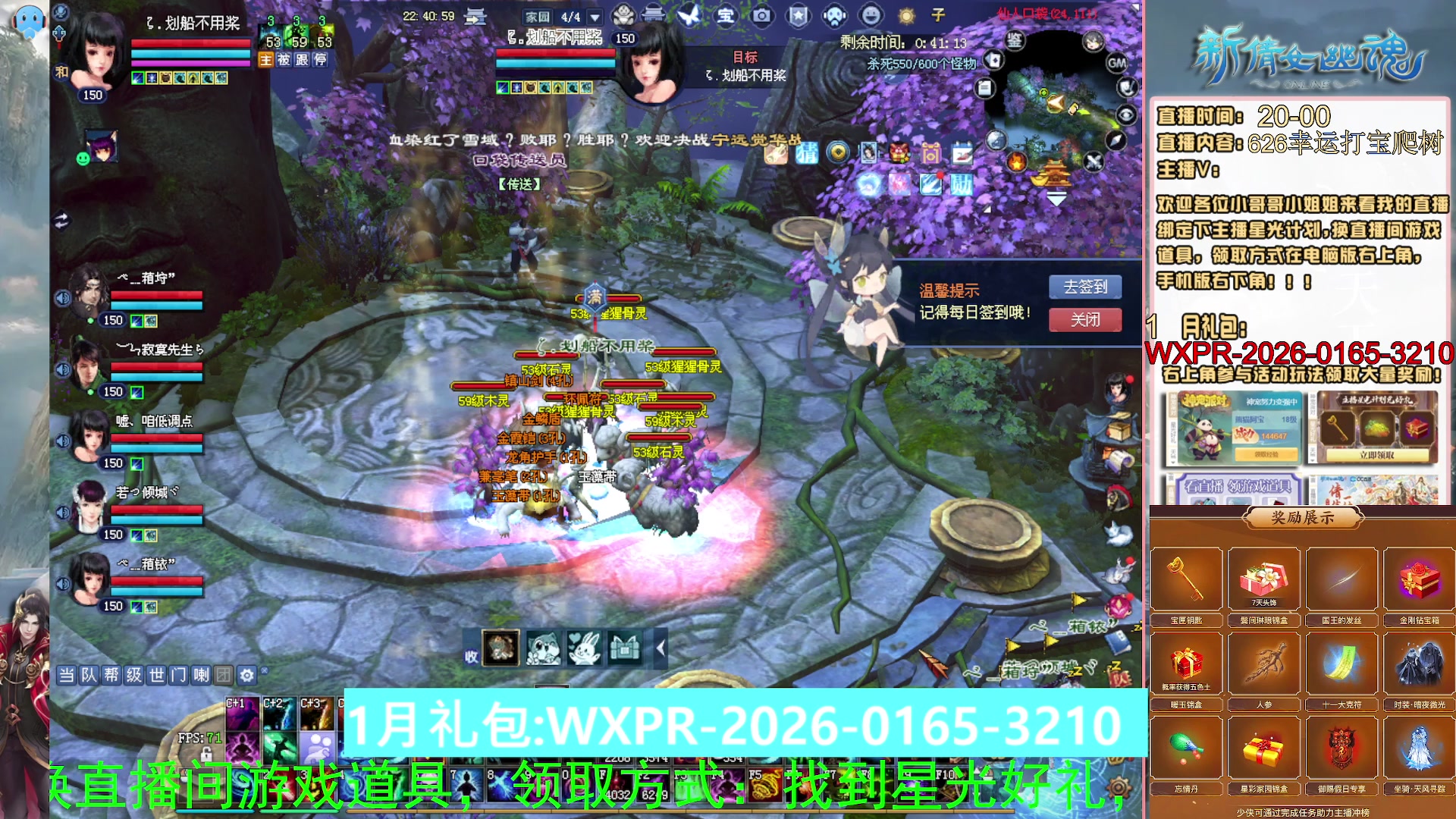The width and height of the screenshot is (1456, 819).
Task: Mute the speaker icon next to 寂寞先生
Action: pyautogui.click(x=63, y=370)
